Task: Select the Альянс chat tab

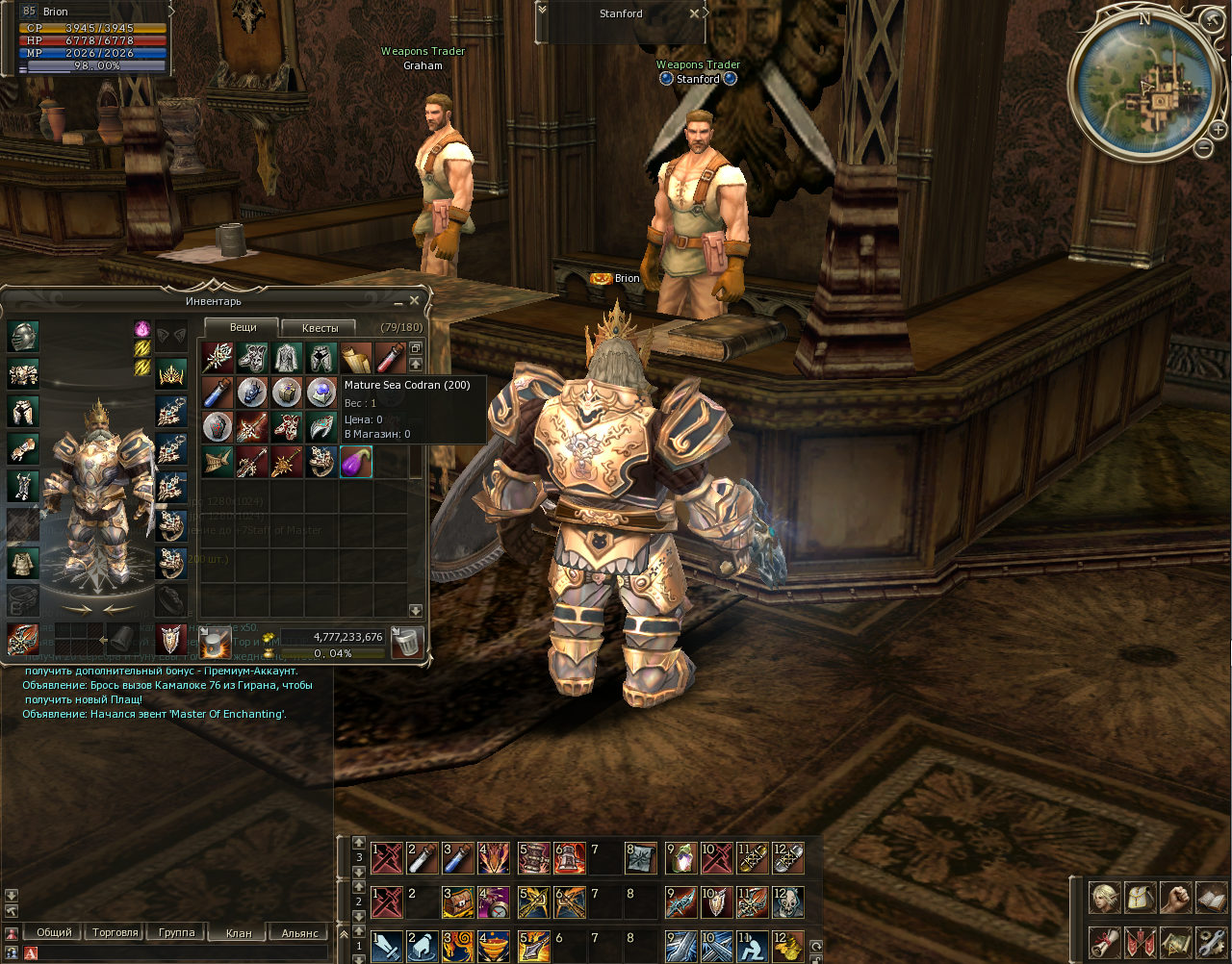Action: (x=299, y=932)
